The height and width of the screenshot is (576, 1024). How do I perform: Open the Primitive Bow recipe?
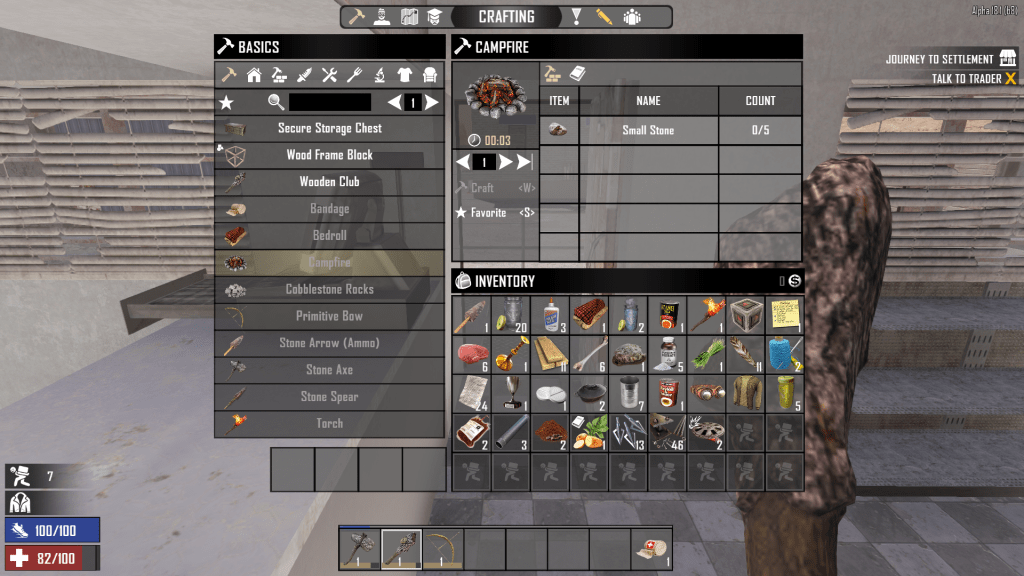click(x=330, y=316)
